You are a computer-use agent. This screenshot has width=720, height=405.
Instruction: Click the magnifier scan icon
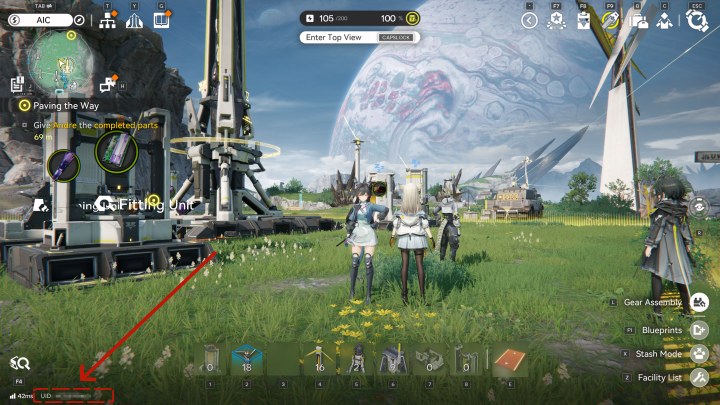(x=19, y=364)
